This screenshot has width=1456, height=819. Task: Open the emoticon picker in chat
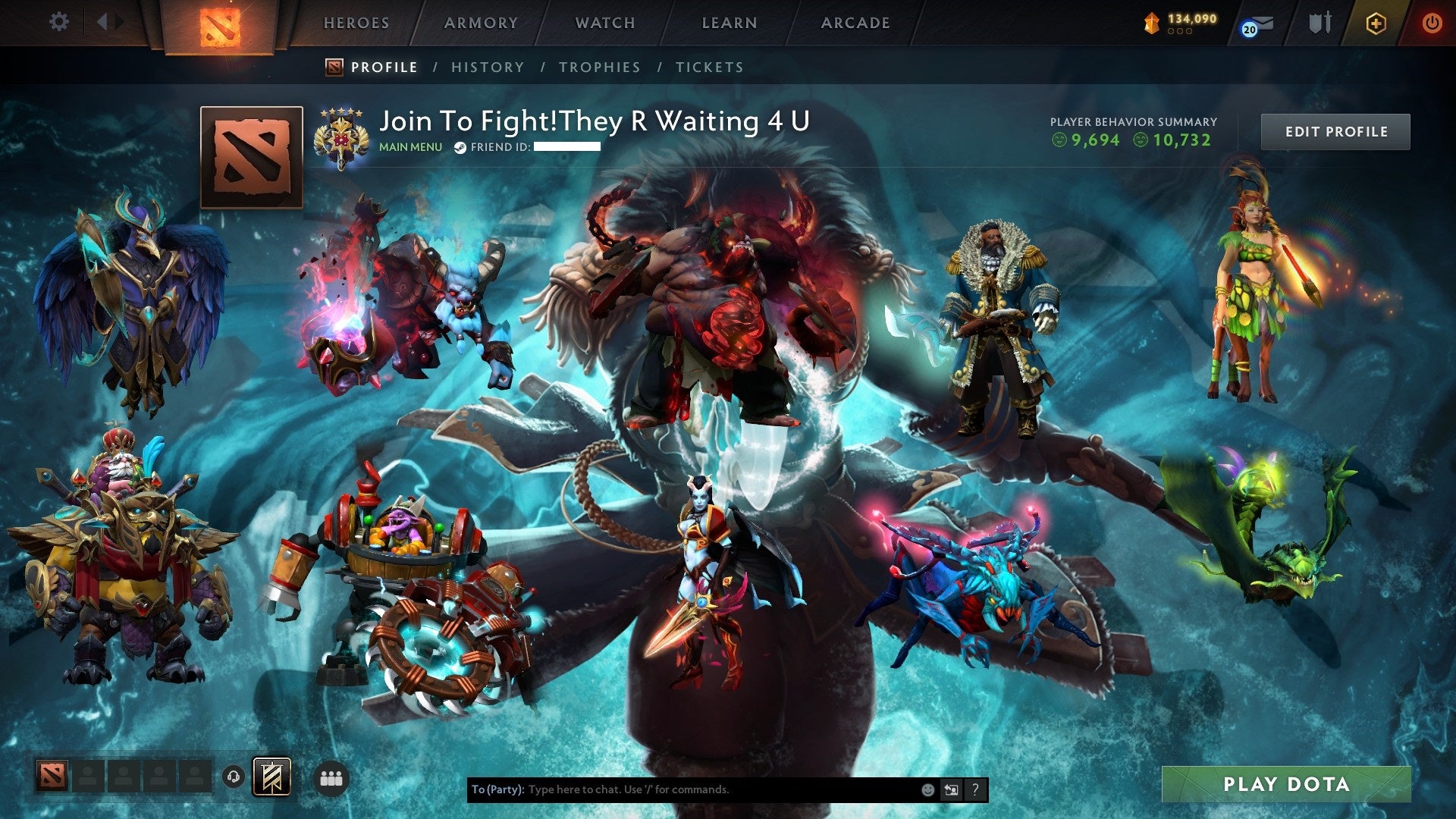pyautogui.click(x=927, y=789)
